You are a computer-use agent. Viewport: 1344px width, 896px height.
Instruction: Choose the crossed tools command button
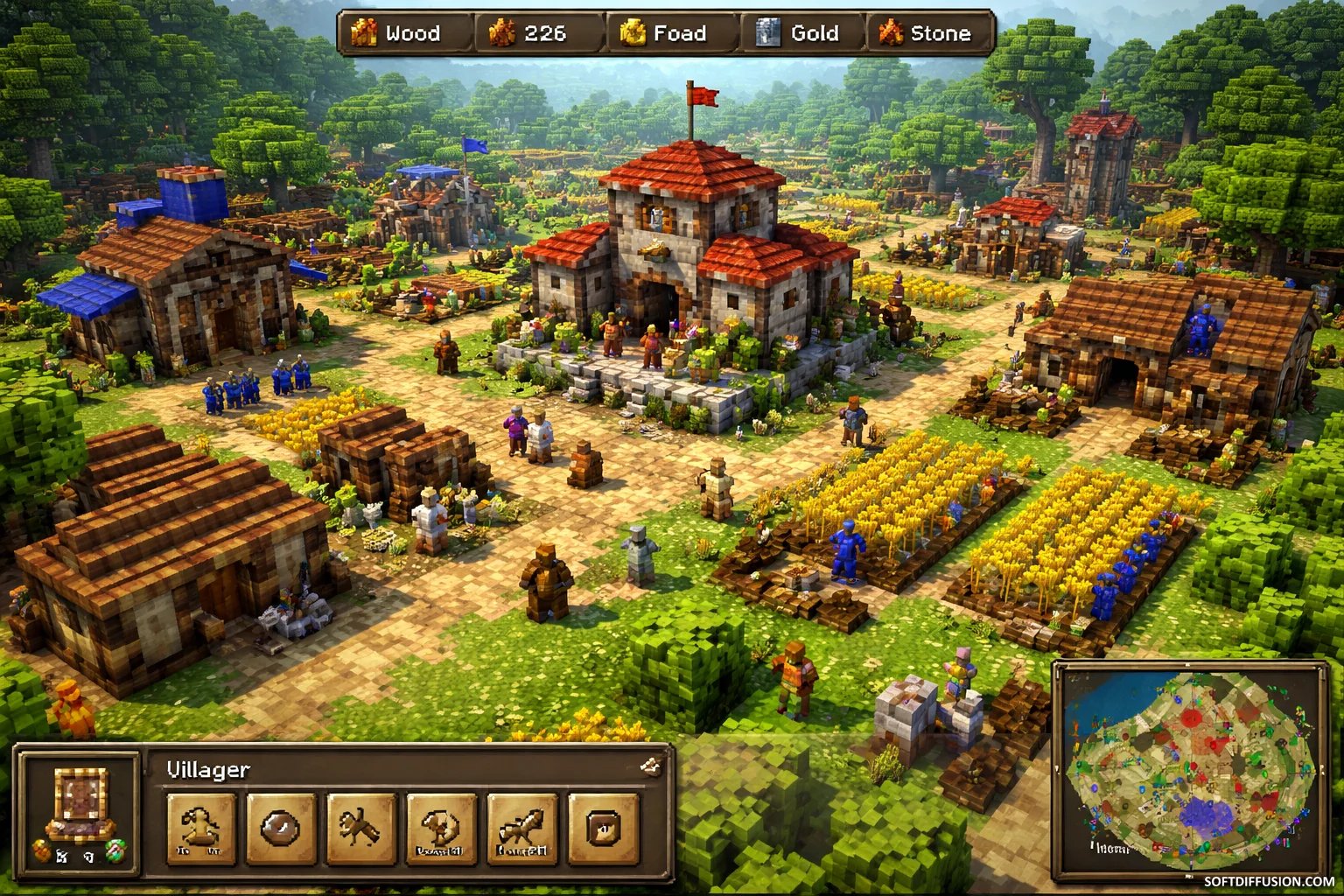(360, 828)
